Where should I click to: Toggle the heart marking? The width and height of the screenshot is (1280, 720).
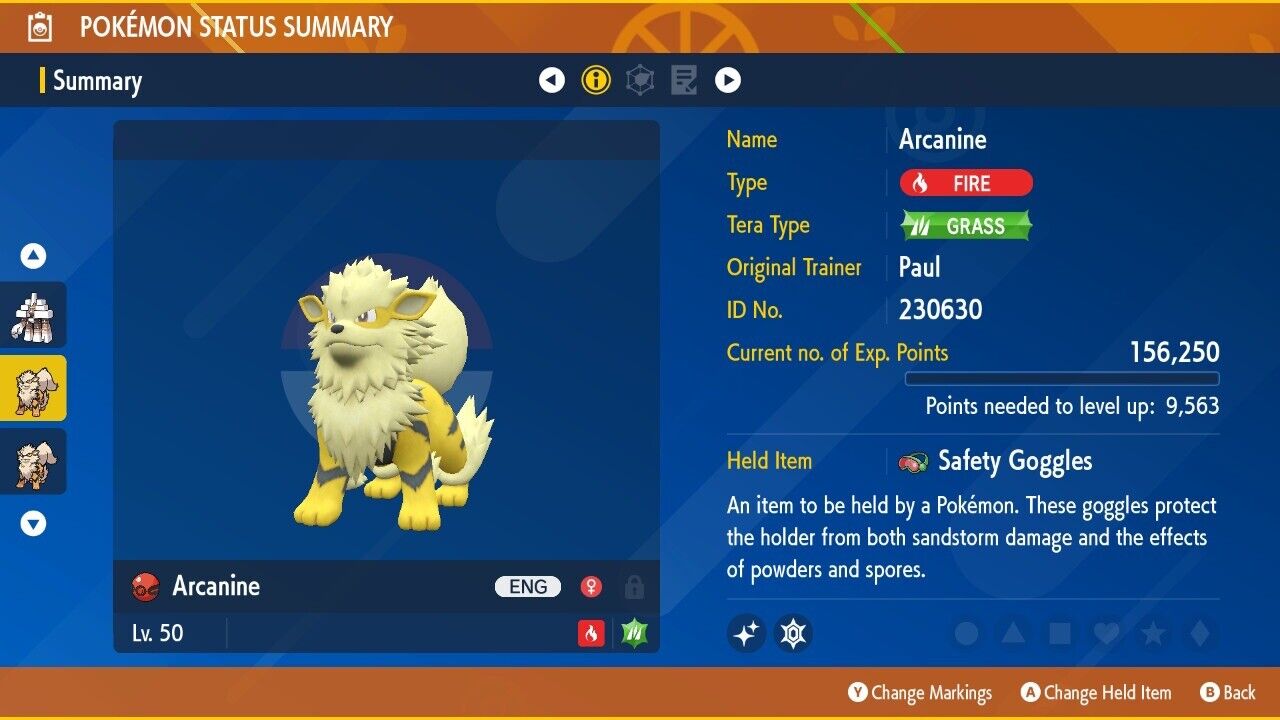click(1105, 633)
